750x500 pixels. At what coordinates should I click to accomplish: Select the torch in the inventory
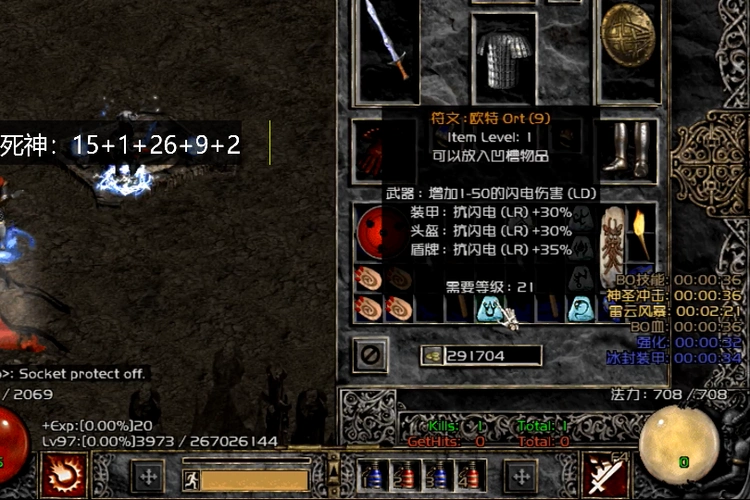(x=640, y=233)
